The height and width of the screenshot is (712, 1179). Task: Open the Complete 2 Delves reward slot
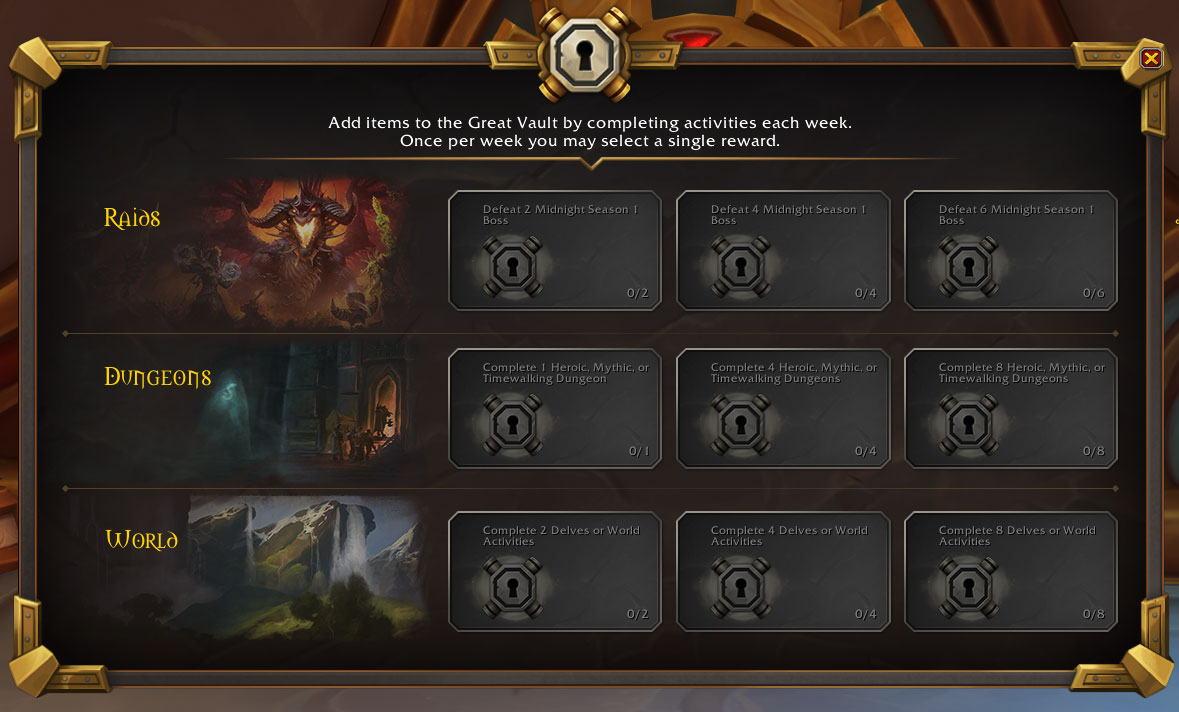click(555, 572)
